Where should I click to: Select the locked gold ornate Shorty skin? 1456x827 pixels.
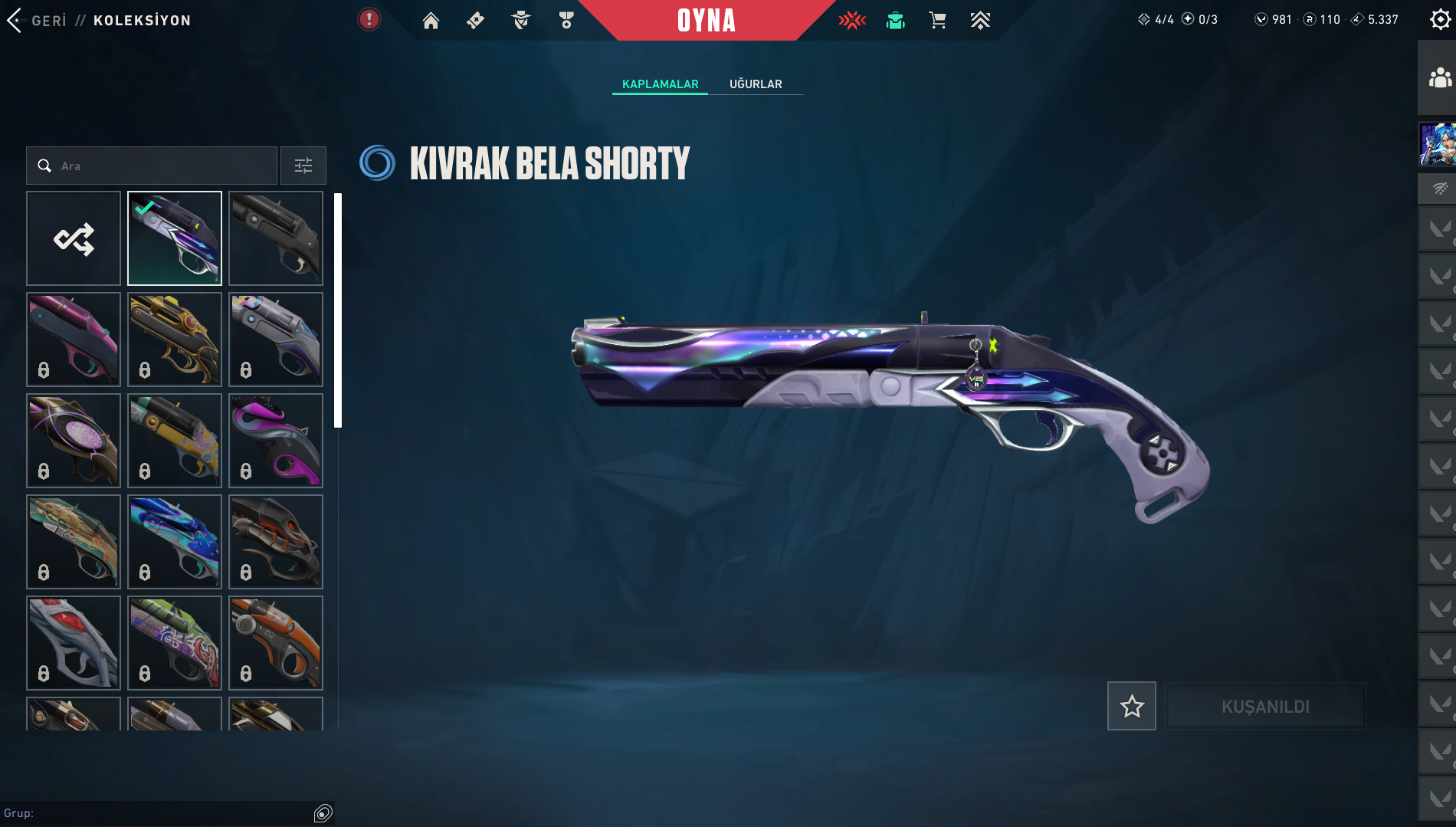(175, 340)
